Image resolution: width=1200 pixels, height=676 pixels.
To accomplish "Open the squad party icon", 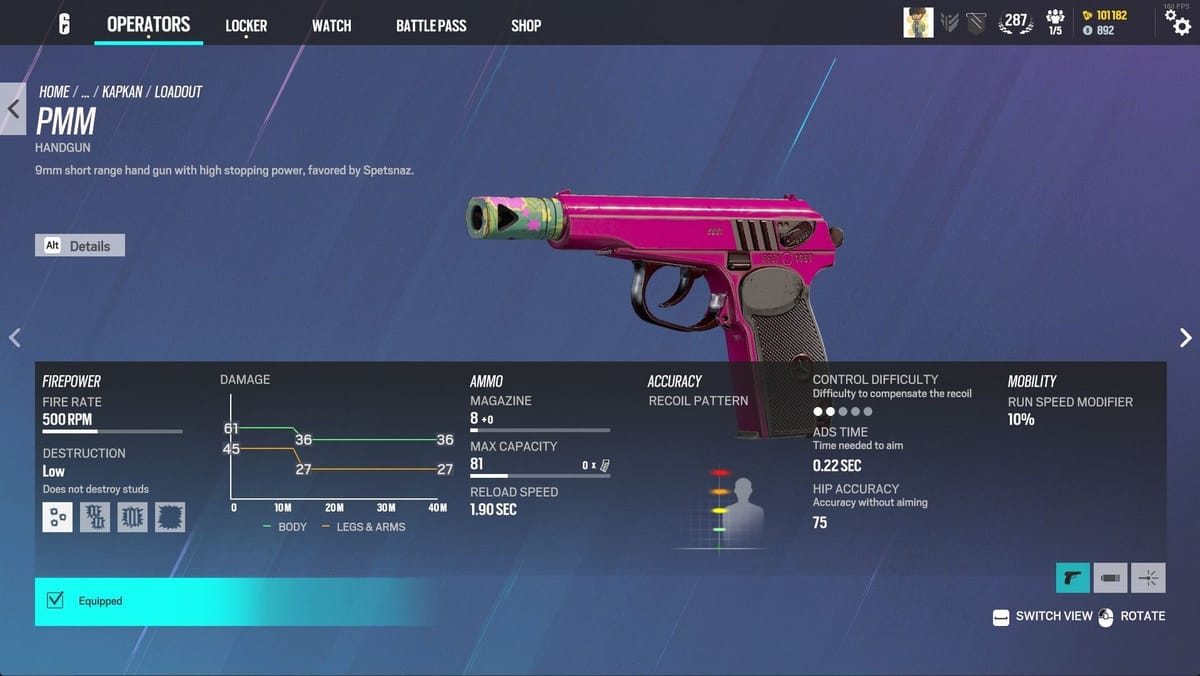I will [x=1055, y=22].
